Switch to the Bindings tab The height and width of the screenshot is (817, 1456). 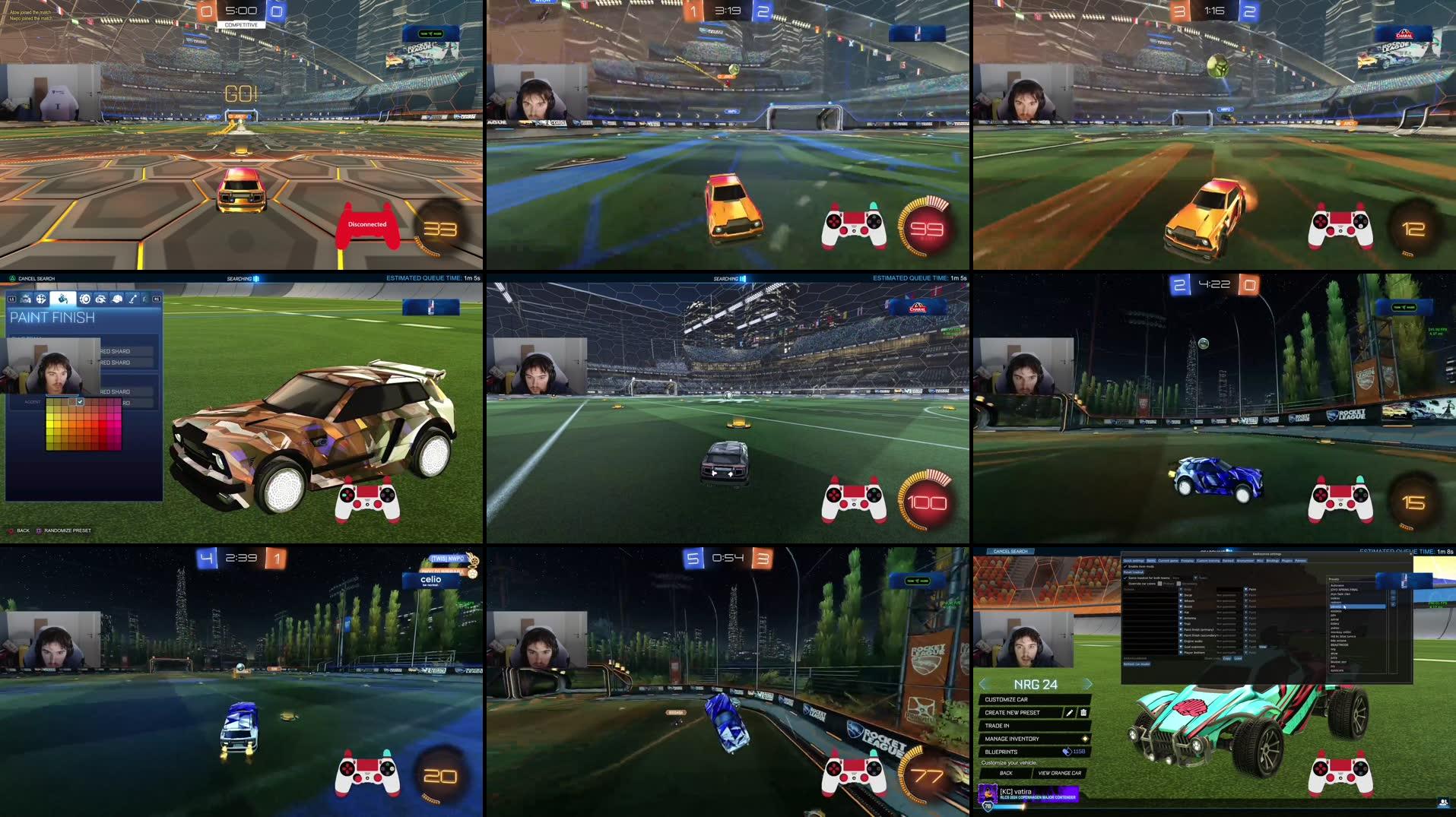(x=1272, y=561)
